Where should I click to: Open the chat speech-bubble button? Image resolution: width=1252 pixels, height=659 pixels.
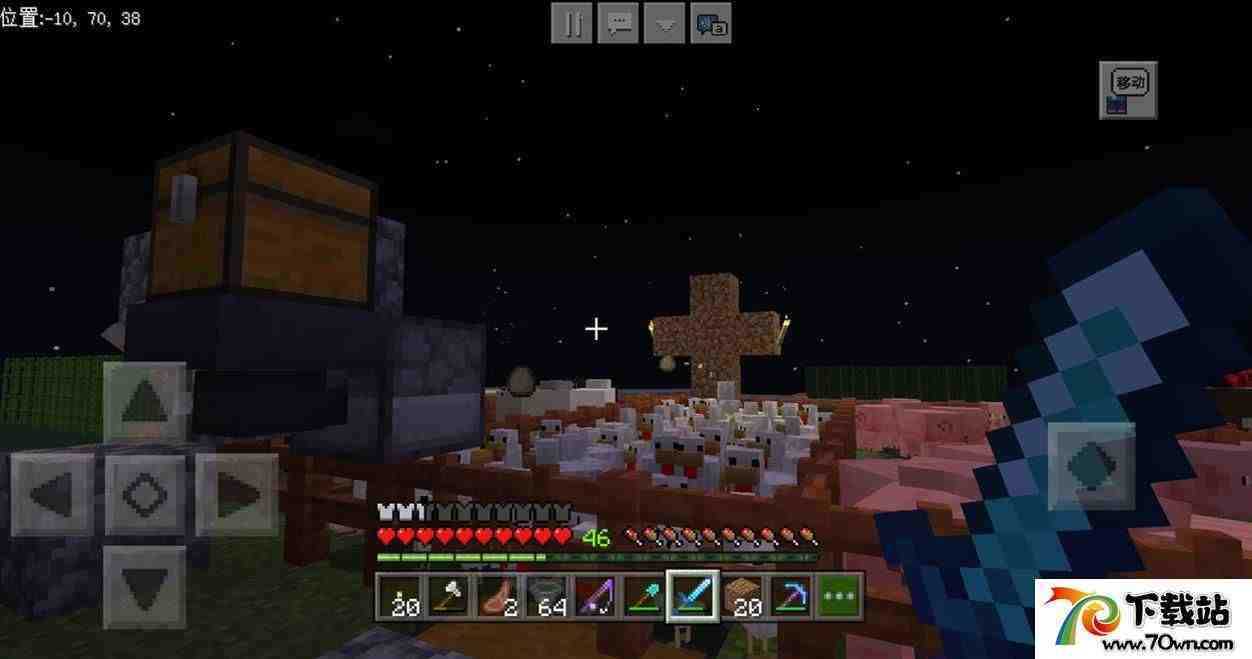(x=618, y=23)
